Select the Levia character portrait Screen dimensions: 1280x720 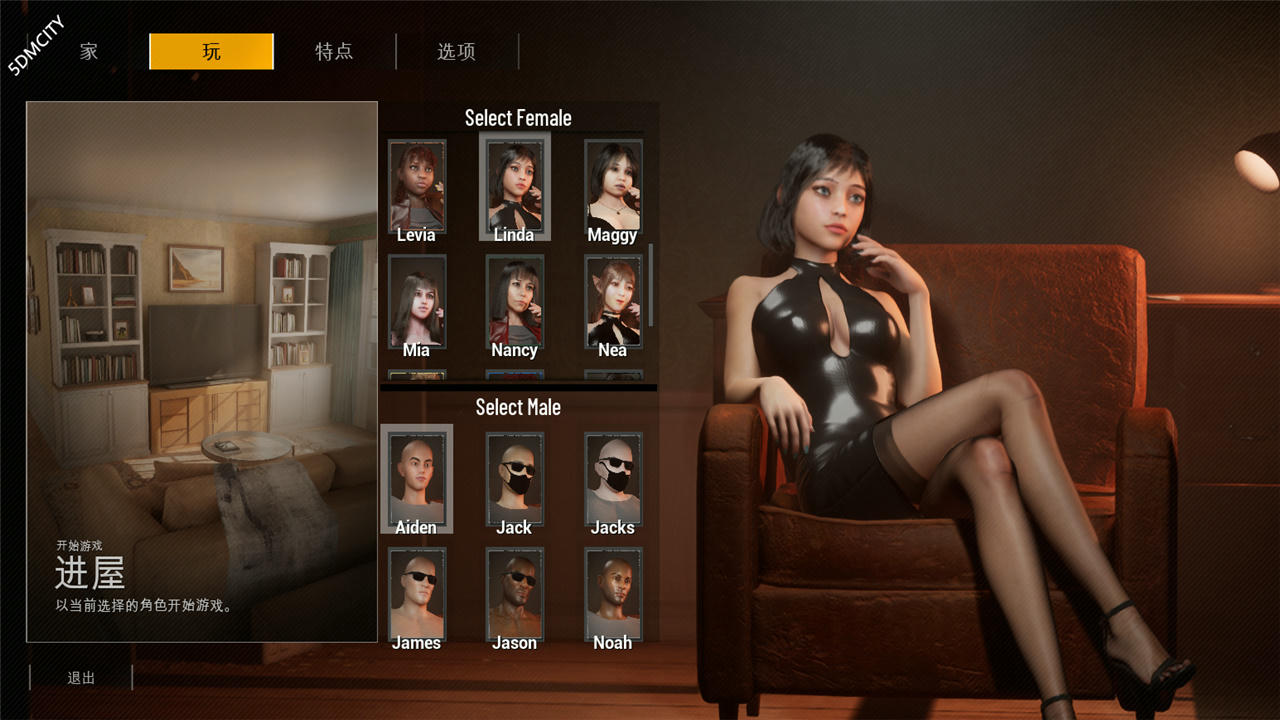click(416, 185)
